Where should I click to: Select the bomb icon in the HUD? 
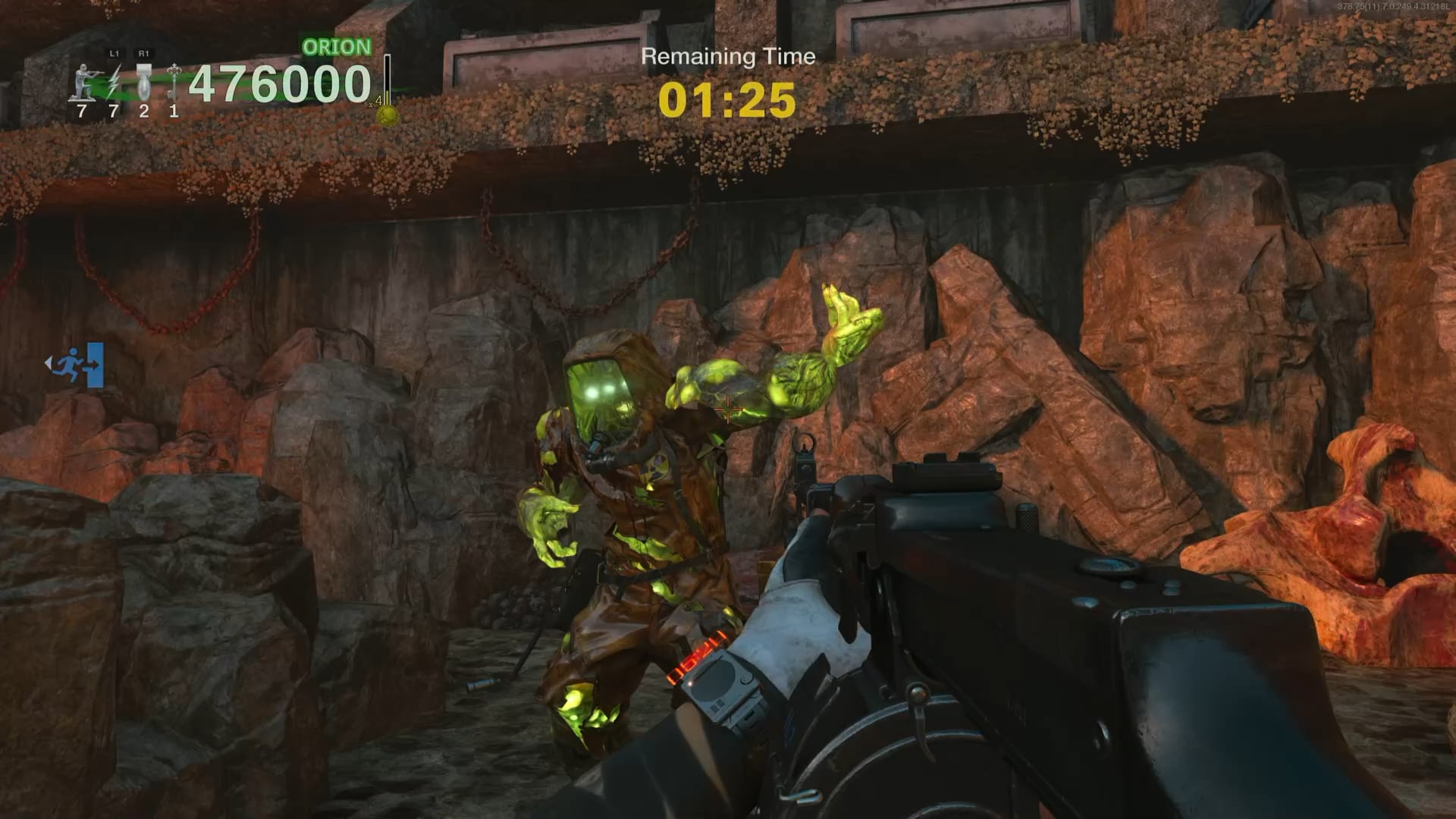coord(143,82)
